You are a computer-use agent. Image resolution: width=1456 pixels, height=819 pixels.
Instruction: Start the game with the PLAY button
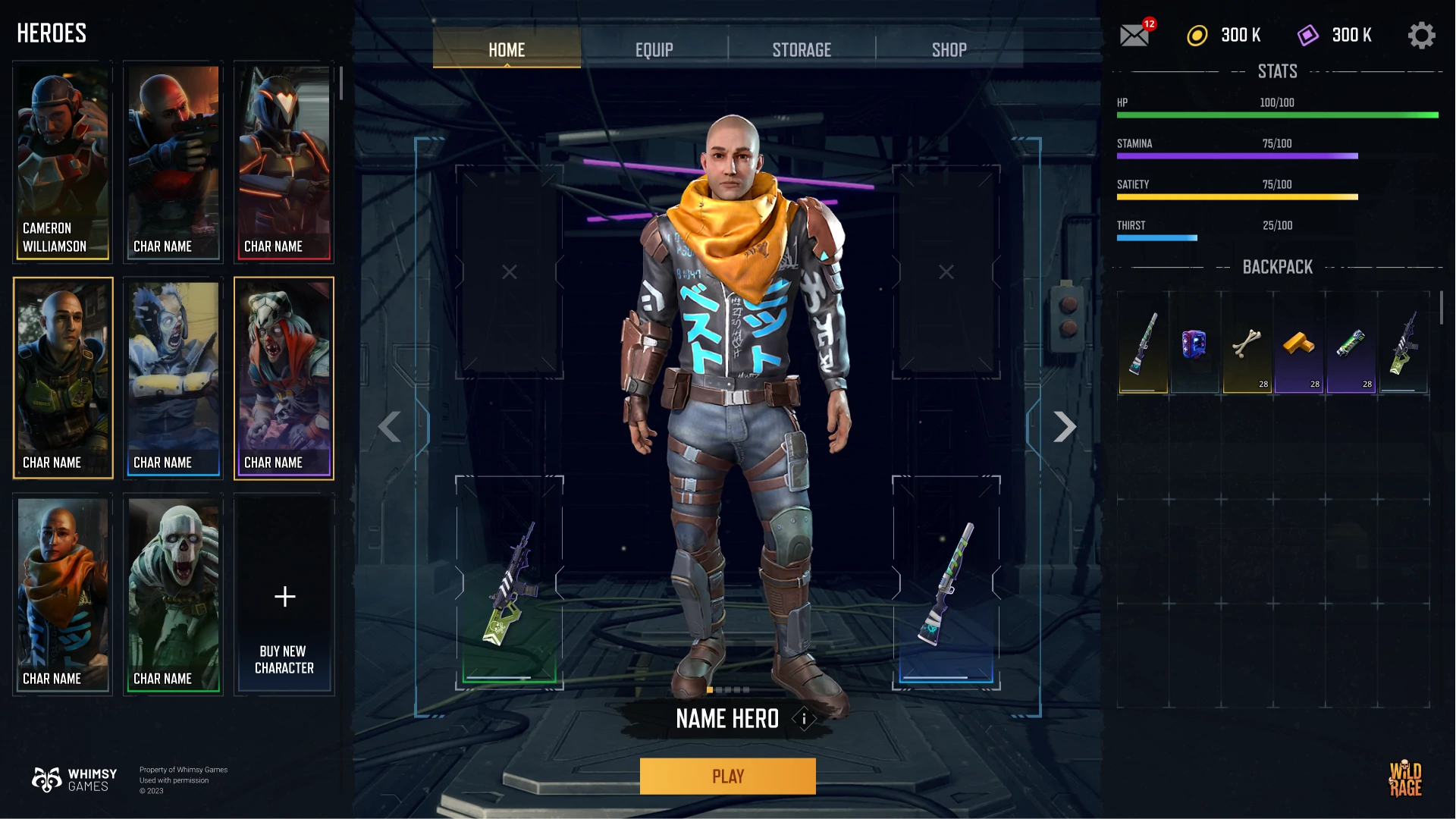[x=727, y=776]
